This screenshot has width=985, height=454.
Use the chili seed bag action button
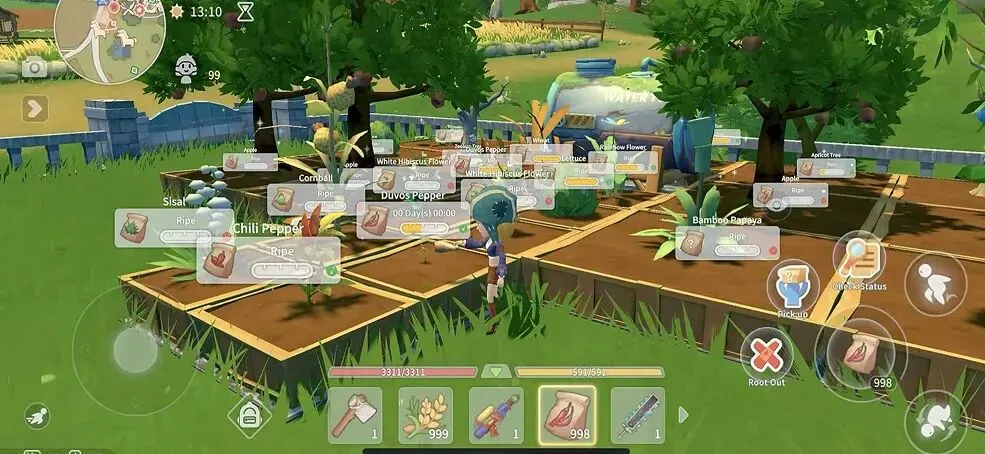coord(862,352)
